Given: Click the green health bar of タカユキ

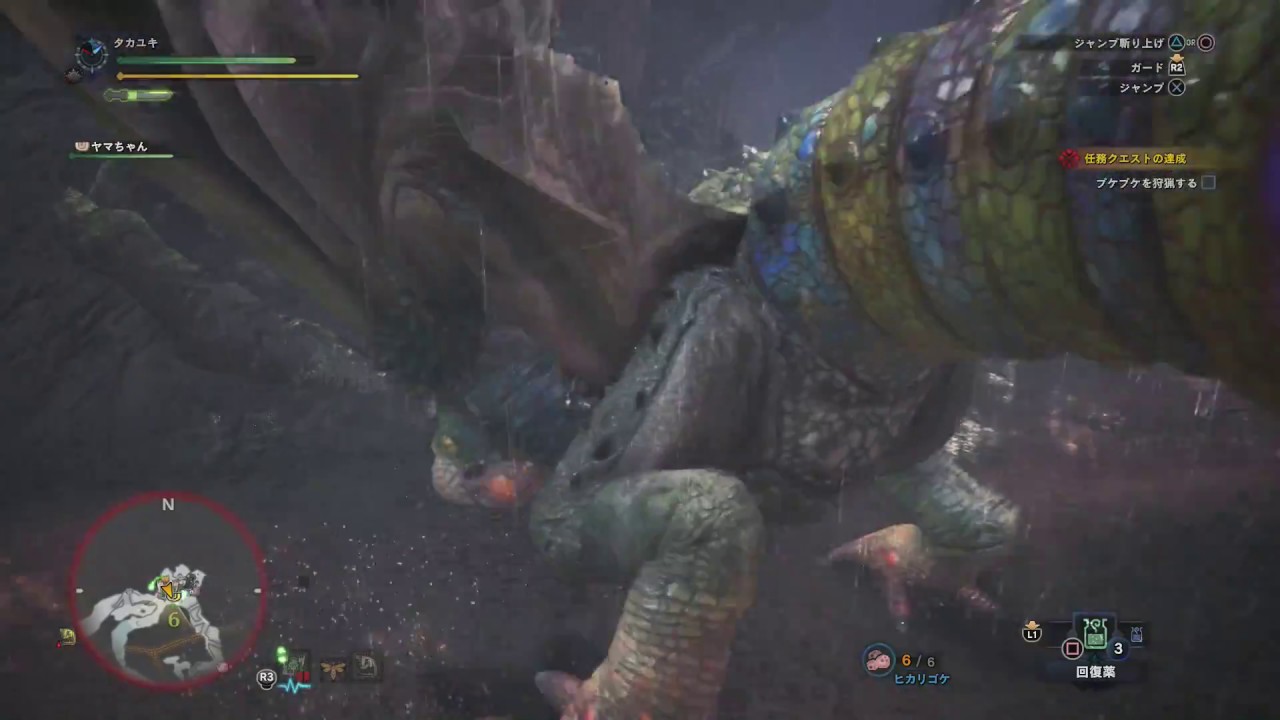Looking at the screenshot, I should [x=205, y=61].
